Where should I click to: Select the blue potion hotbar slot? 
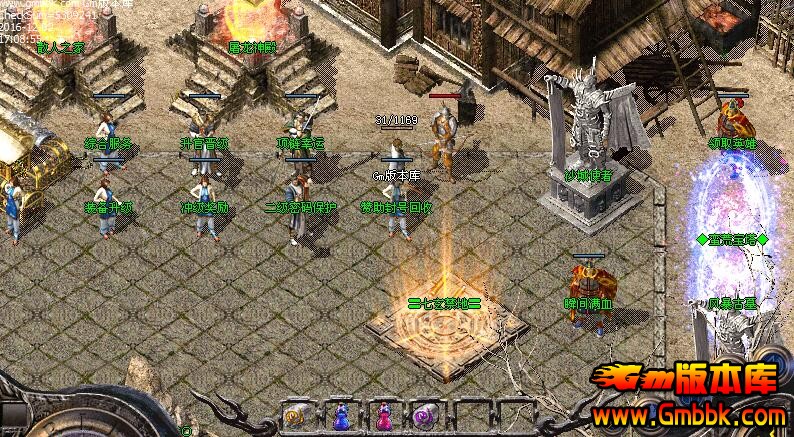[x=340, y=416]
